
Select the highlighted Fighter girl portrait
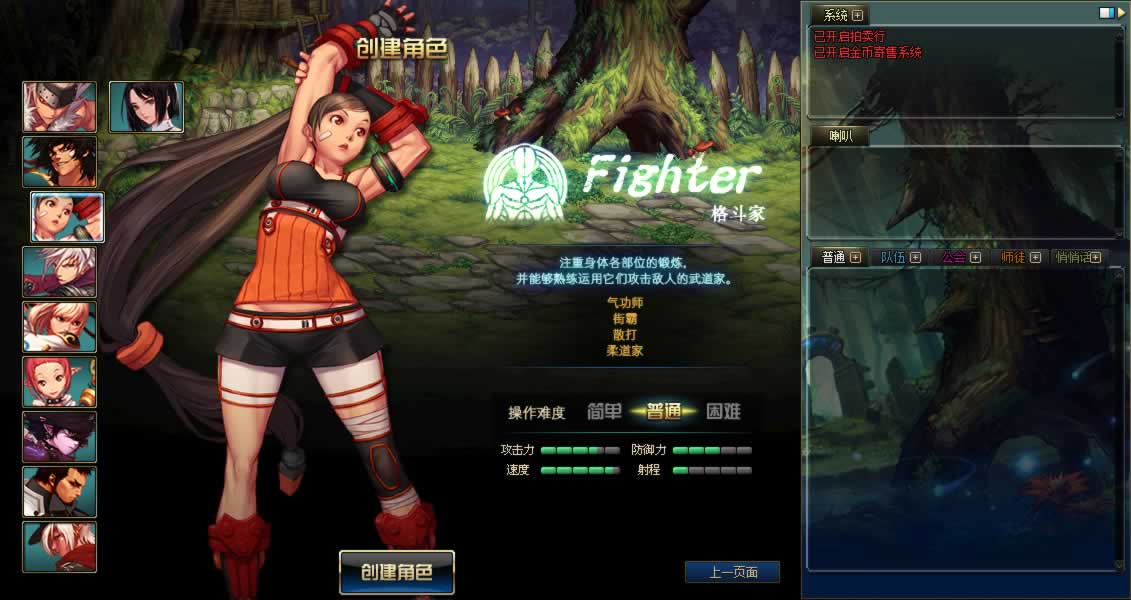(67, 217)
